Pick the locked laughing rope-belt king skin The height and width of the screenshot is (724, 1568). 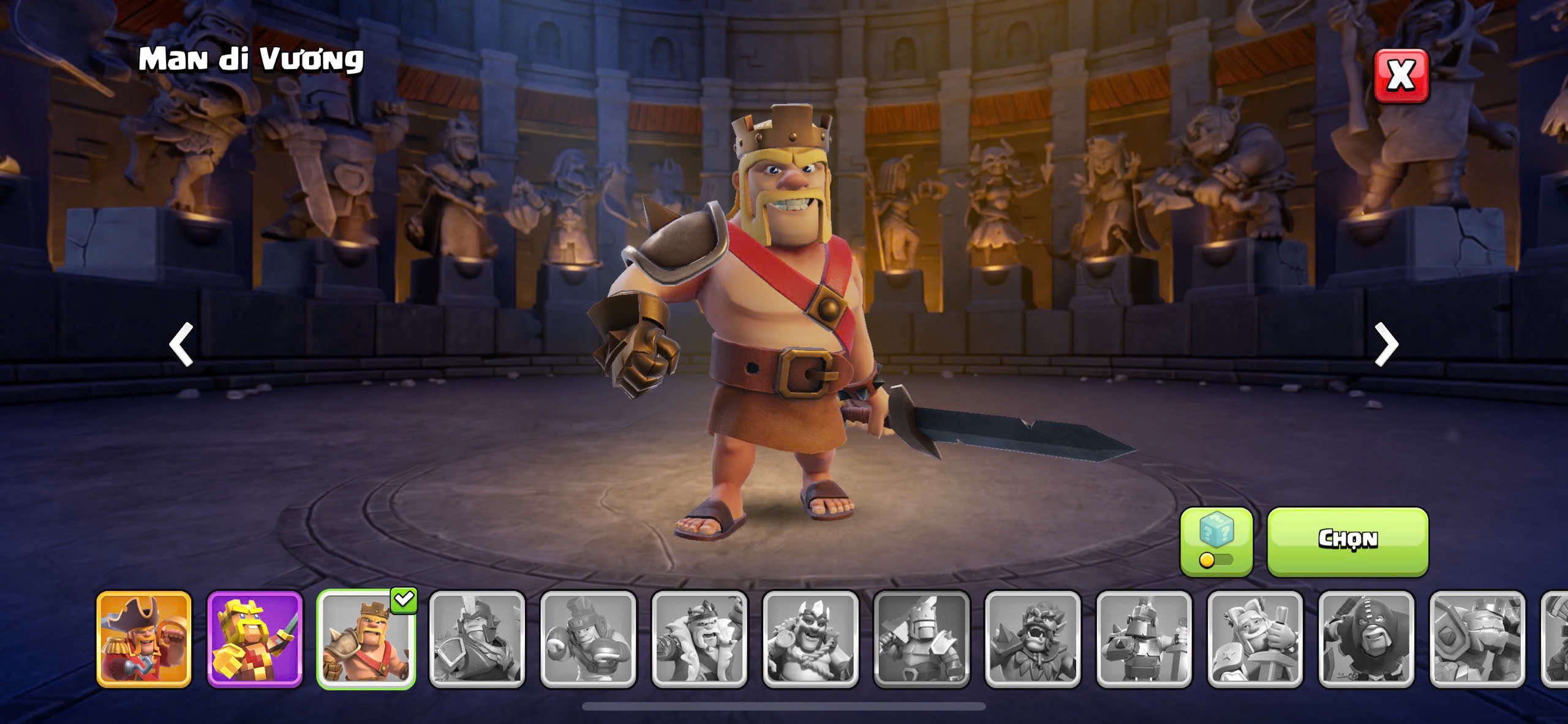coord(810,639)
